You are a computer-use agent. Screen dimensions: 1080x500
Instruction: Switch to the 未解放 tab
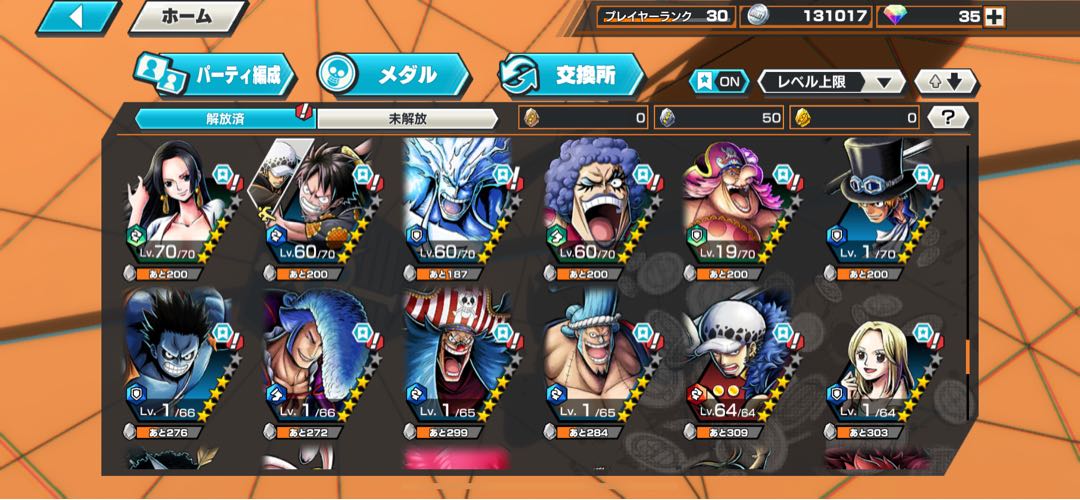[407, 118]
